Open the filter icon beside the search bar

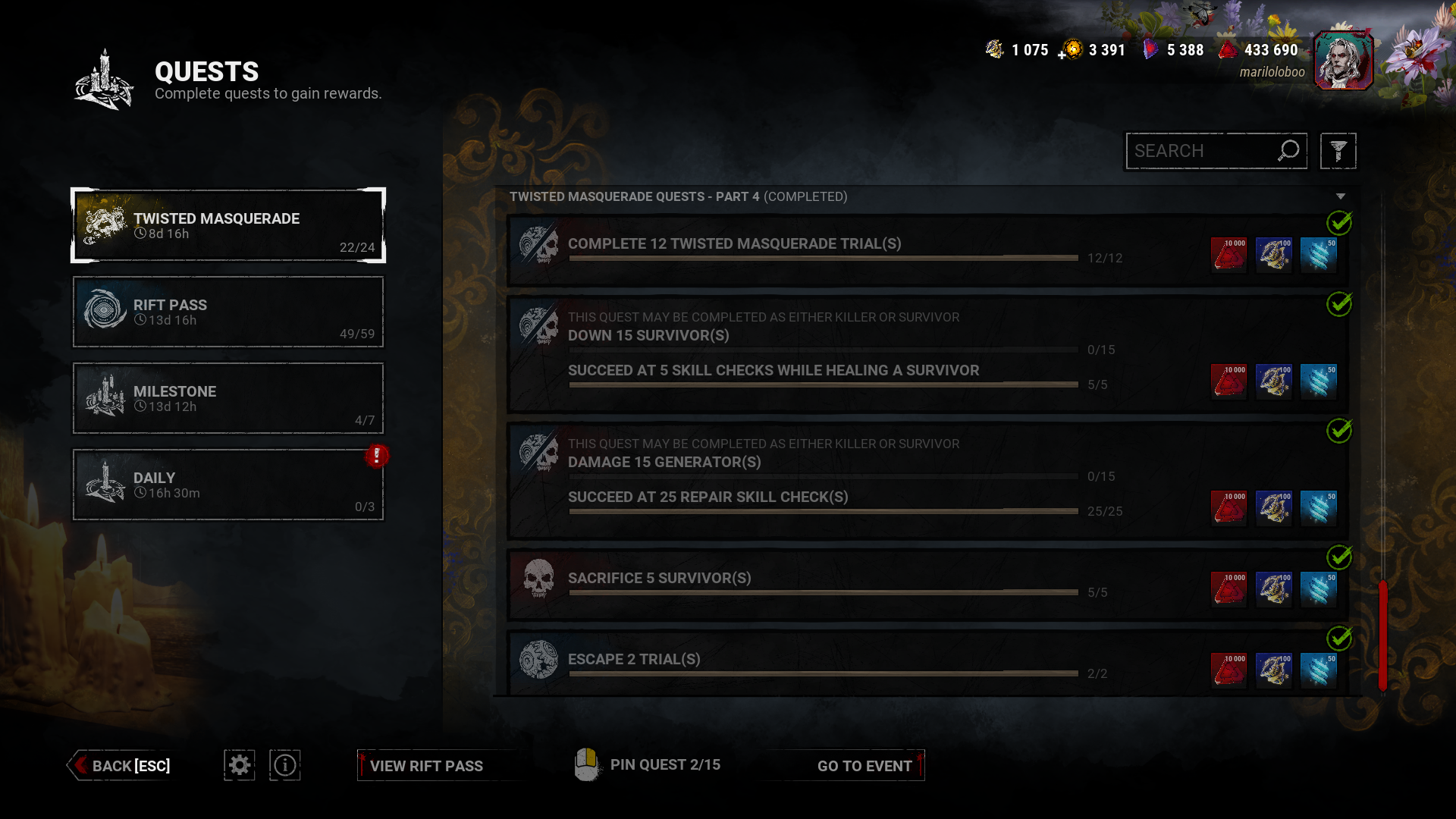point(1338,151)
